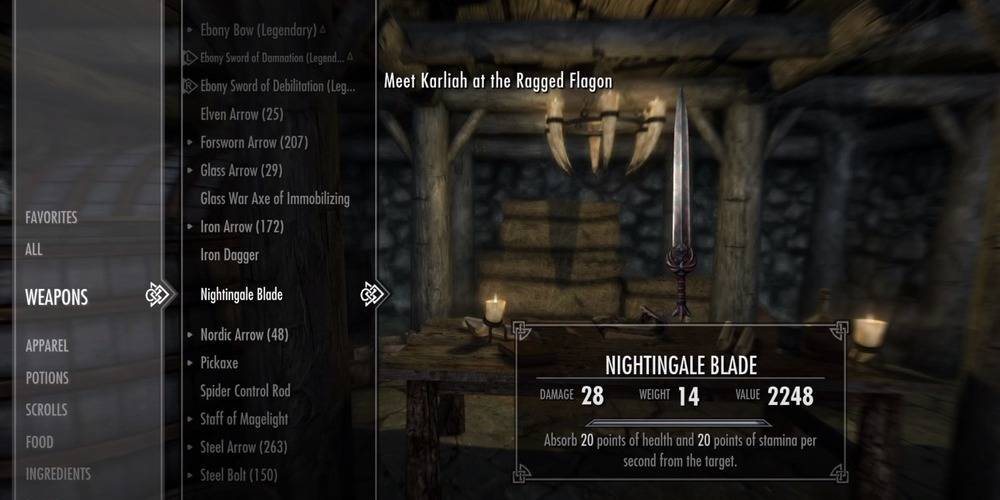Browse the Scrolls category
Viewport: 1000px width, 500px height.
47,410
